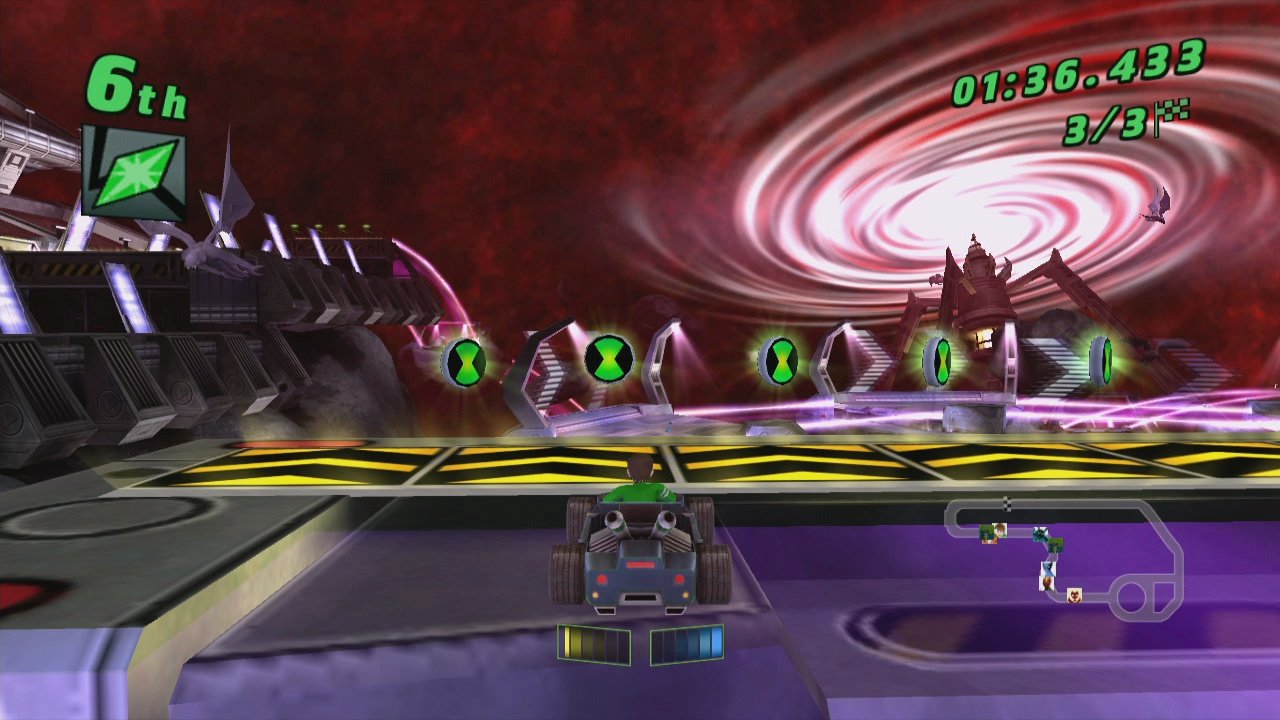1280x720 pixels.
Task: Click the fox racer portrait on the minimap
Action: pos(1075,595)
